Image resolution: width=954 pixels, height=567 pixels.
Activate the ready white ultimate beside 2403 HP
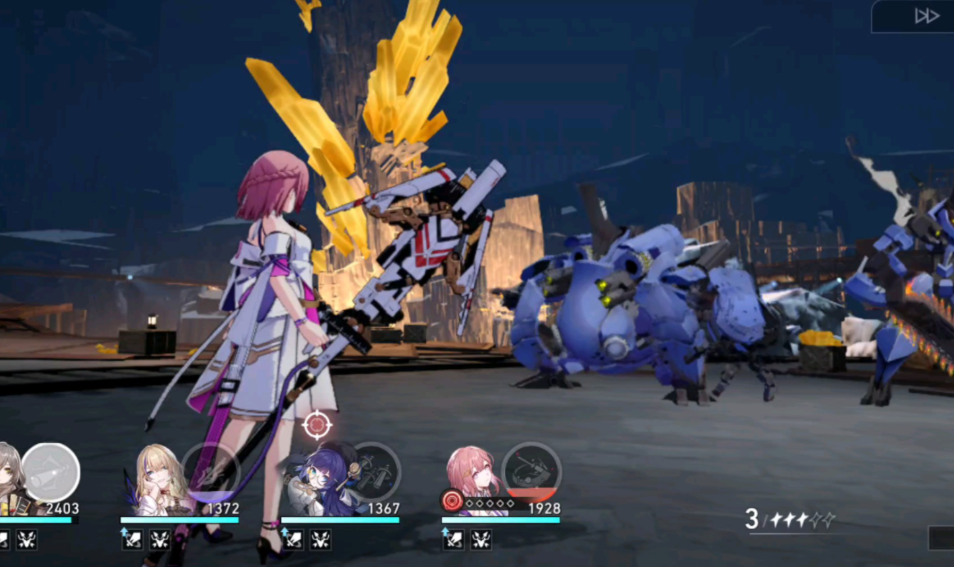[51, 471]
